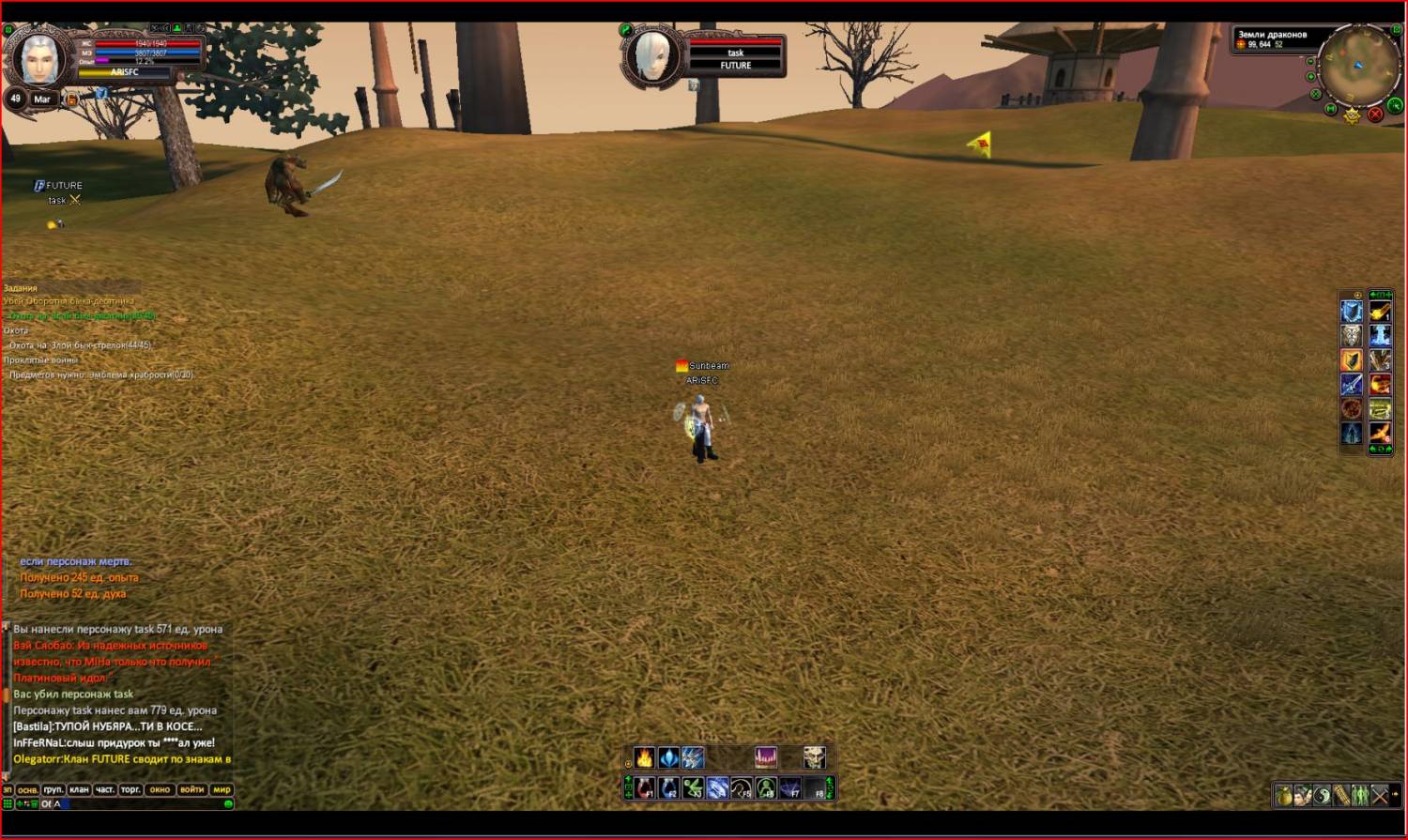Open the 'мир' world chat tab
Image resolution: width=1408 pixels, height=840 pixels.
pyautogui.click(x=222, y=789)
